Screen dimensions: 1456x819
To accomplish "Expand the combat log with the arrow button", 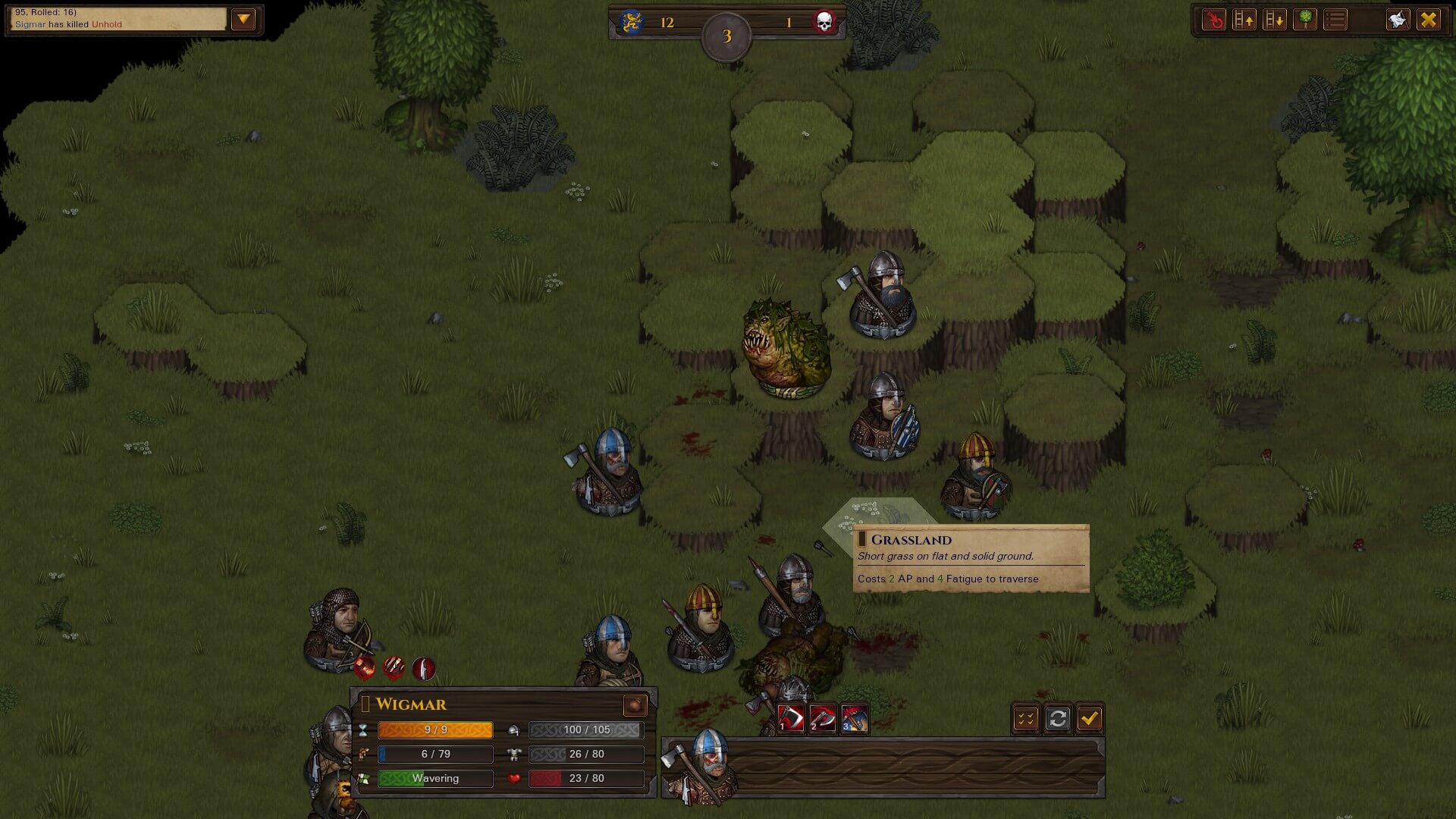I will 243,19.
